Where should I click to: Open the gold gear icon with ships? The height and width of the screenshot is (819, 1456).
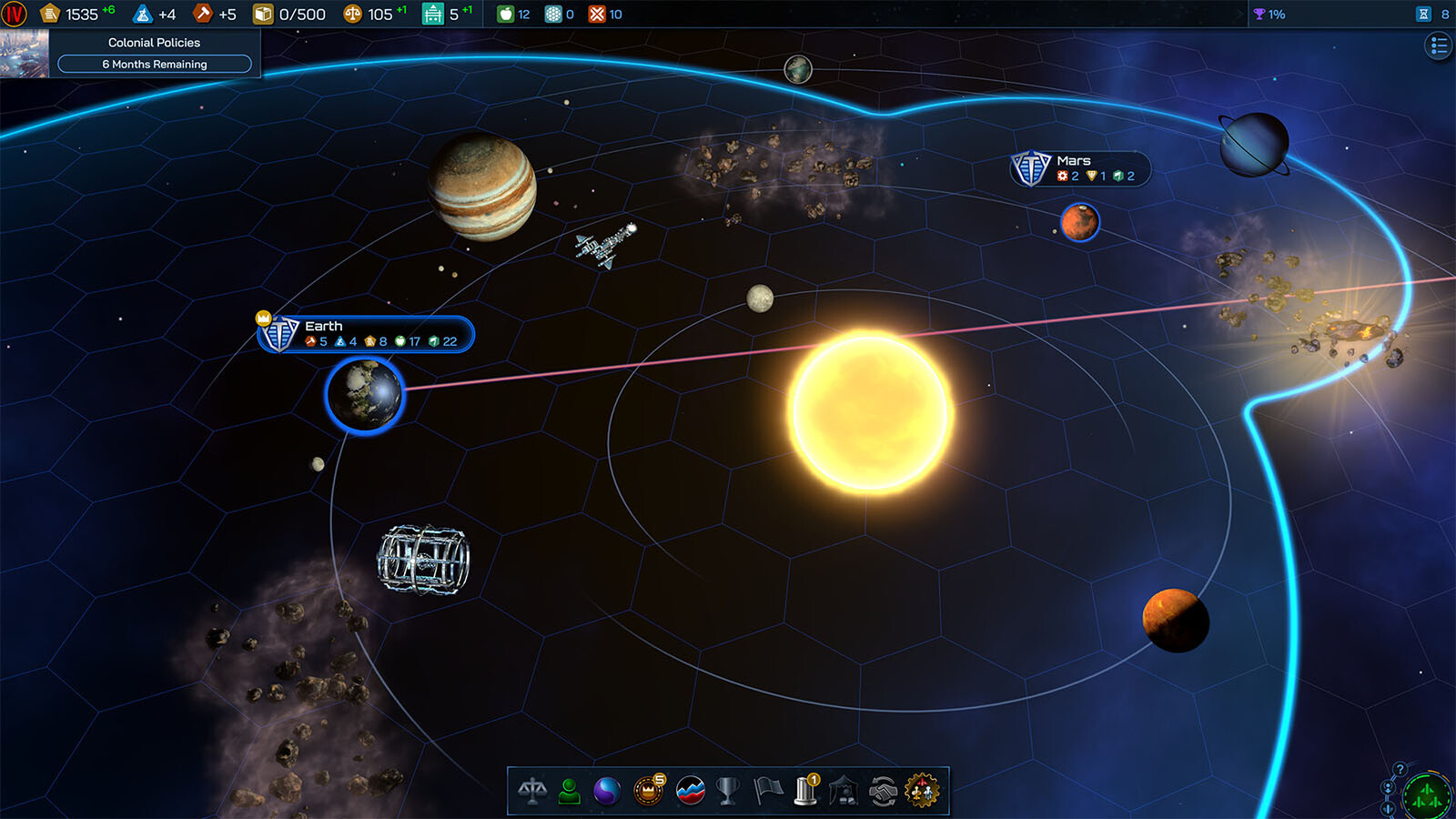point(921,791)
